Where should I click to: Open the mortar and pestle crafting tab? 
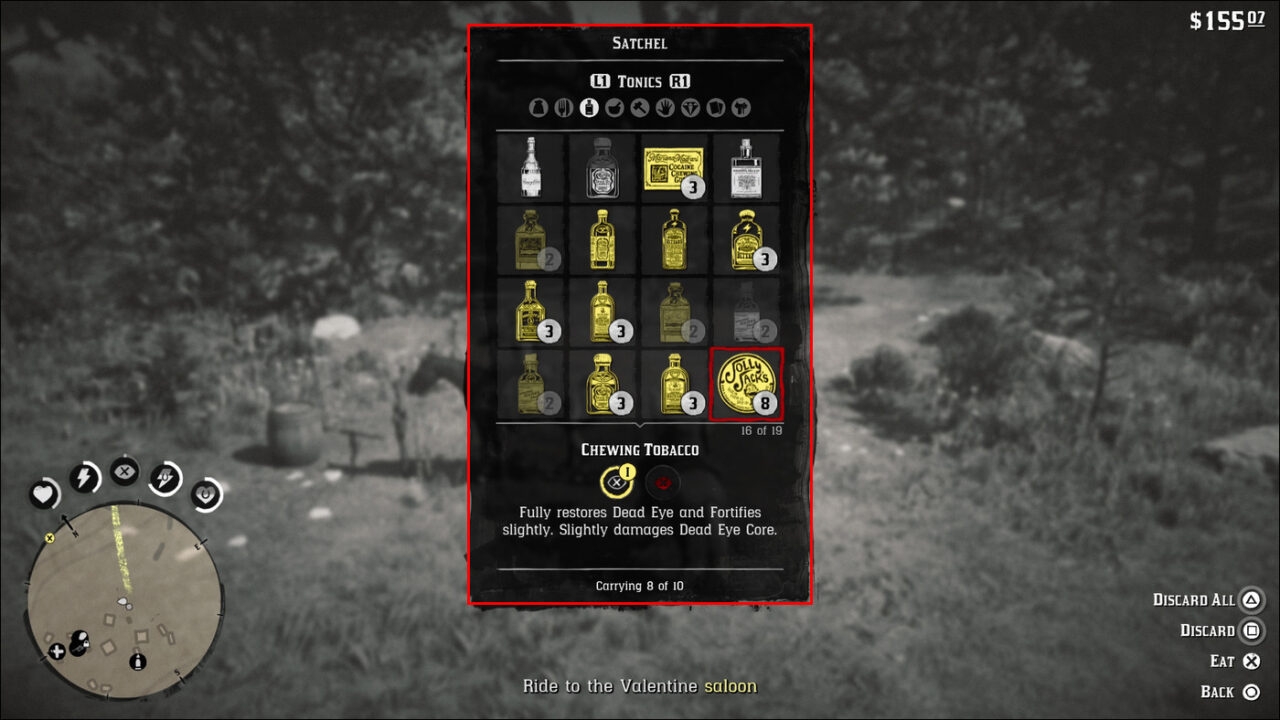click(x=614, y=107)
